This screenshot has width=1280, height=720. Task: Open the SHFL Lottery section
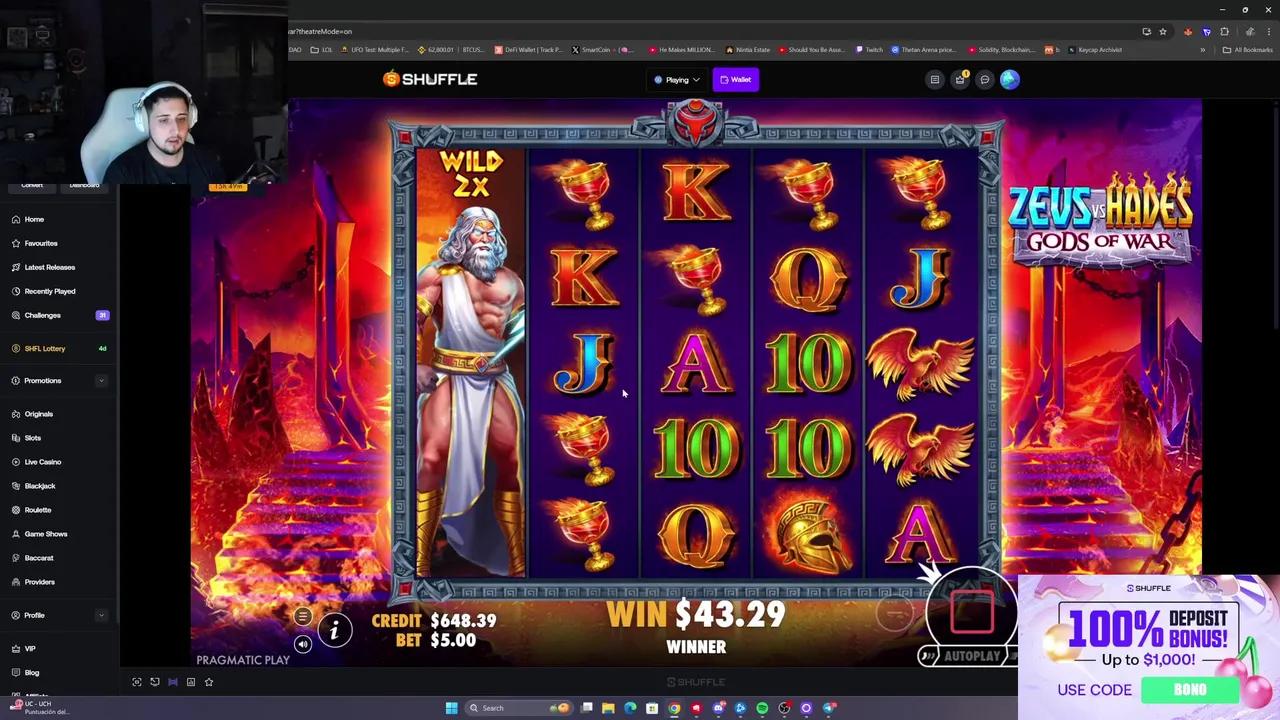click(x=45, y=348)
